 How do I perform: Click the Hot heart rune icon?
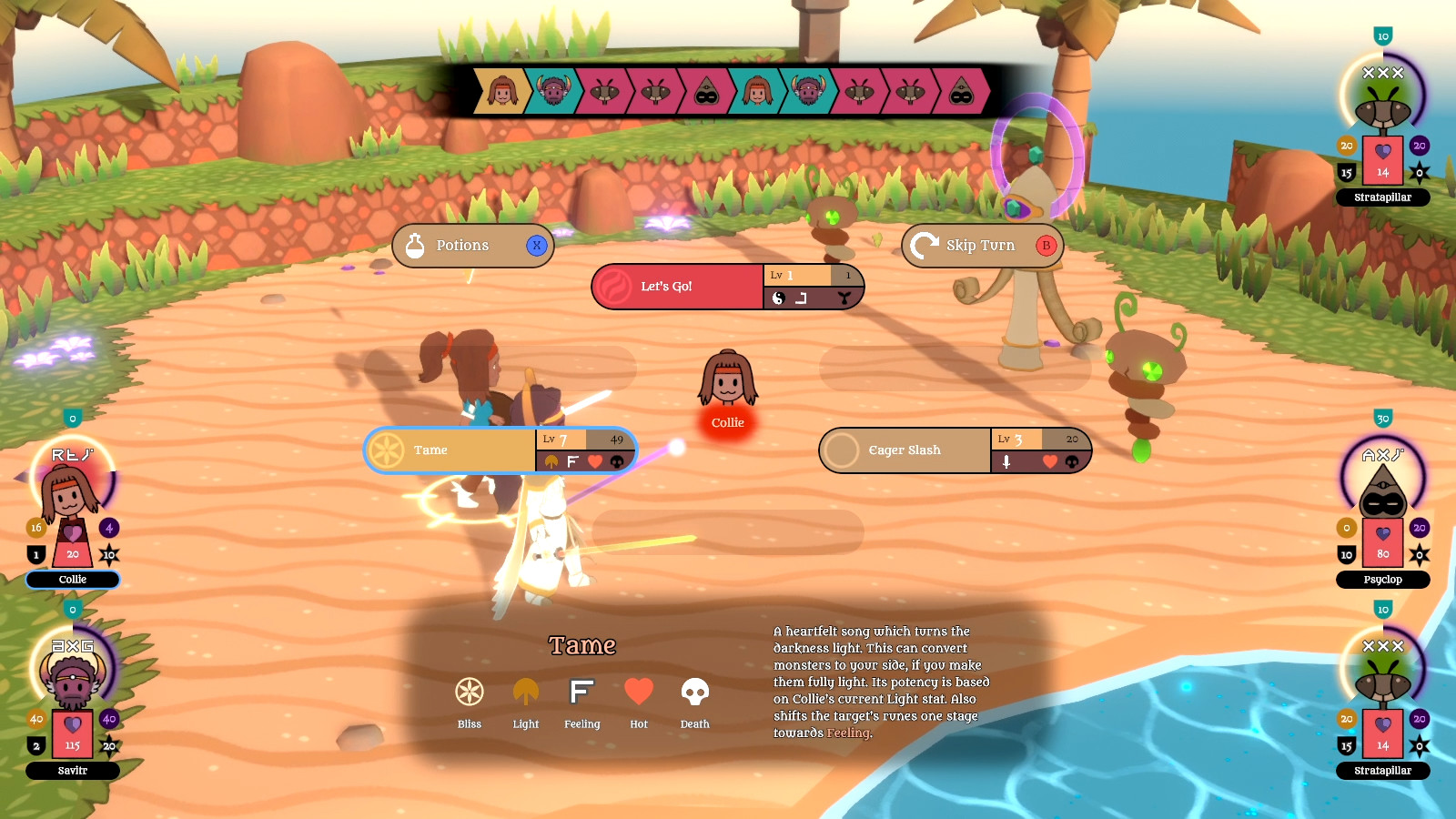click(638, 693)
